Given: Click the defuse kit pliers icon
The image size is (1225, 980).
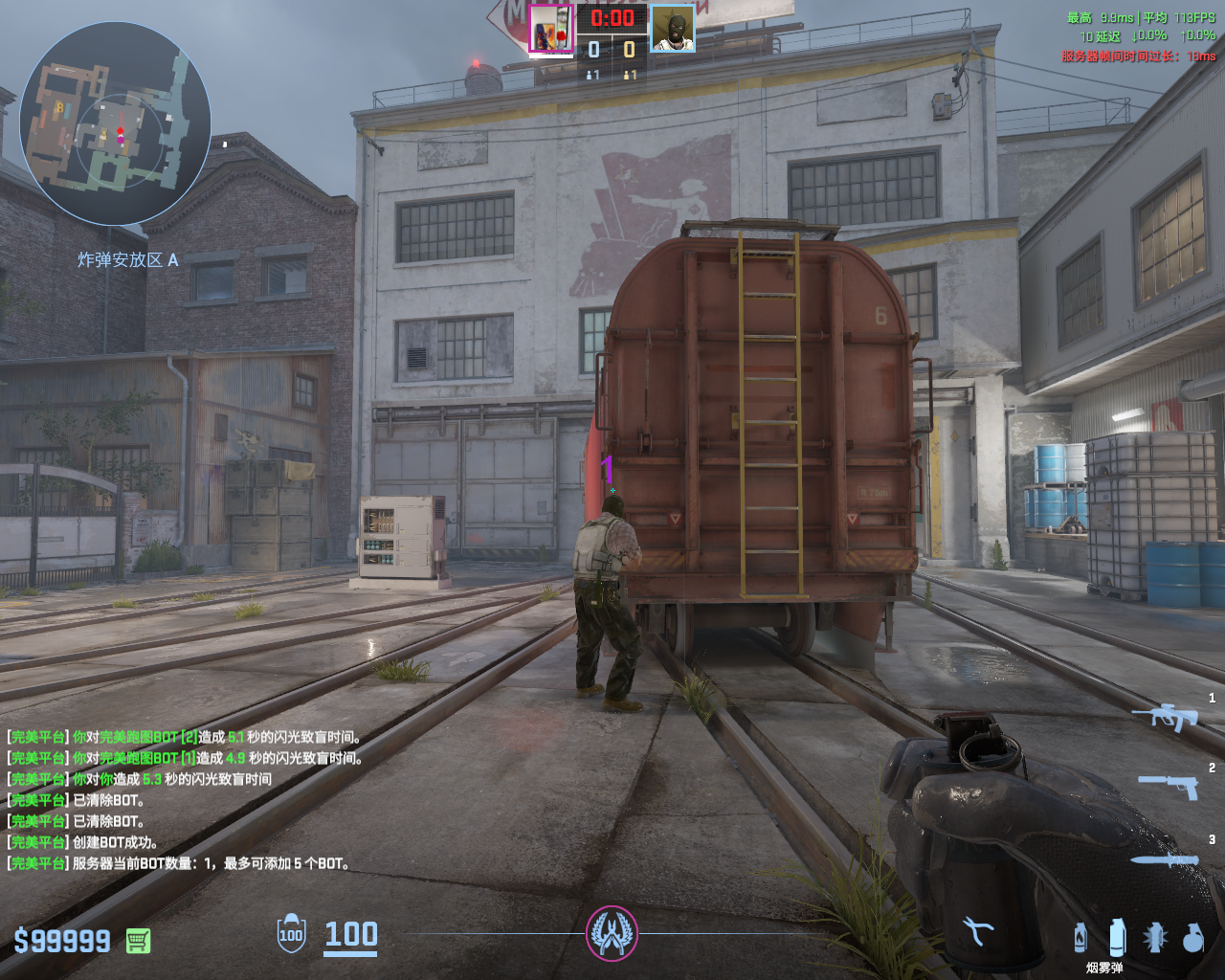Looking at the screenshot, I should tap(977, 931).
